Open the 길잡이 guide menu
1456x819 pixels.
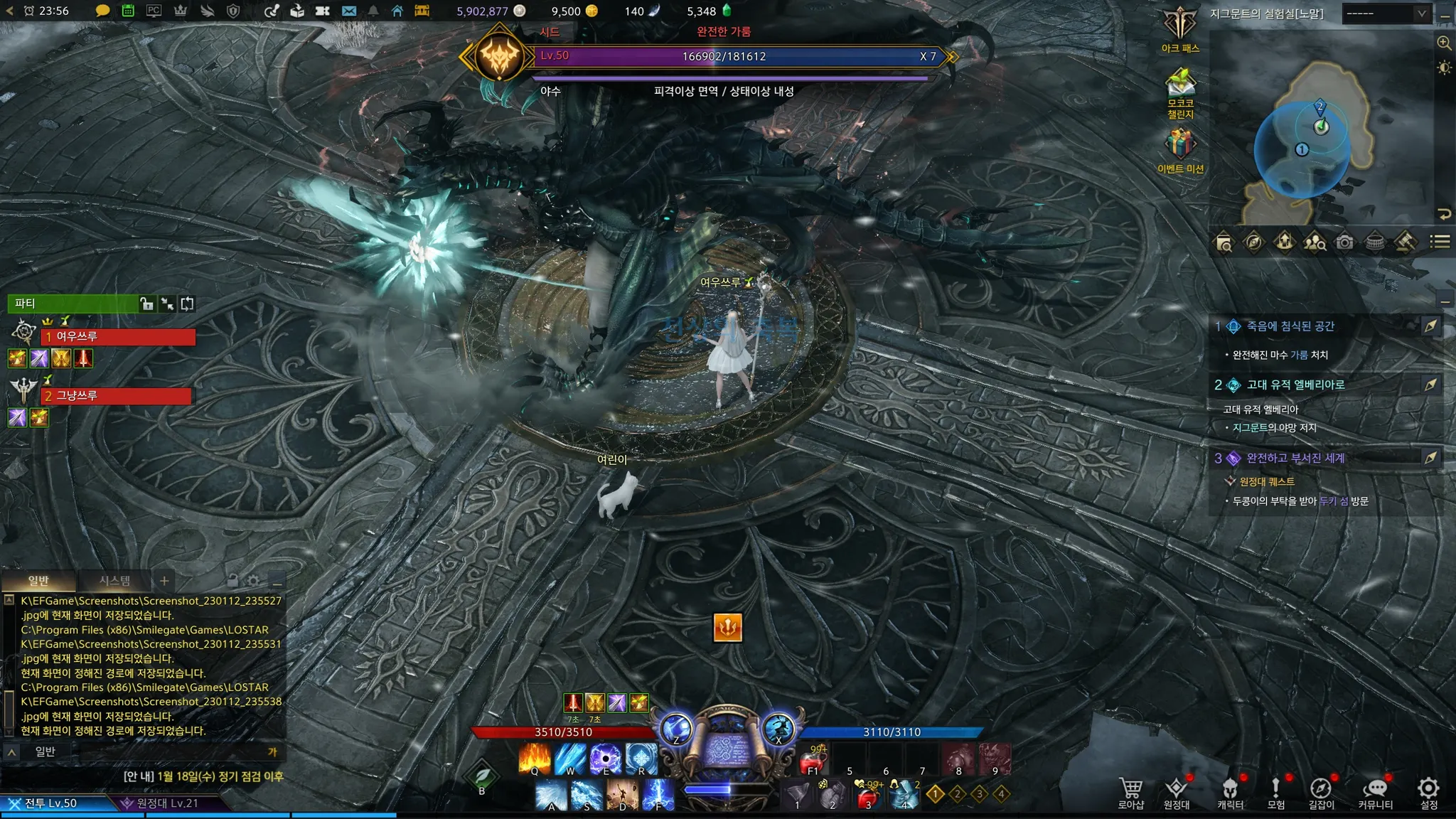pos(1321,791)
